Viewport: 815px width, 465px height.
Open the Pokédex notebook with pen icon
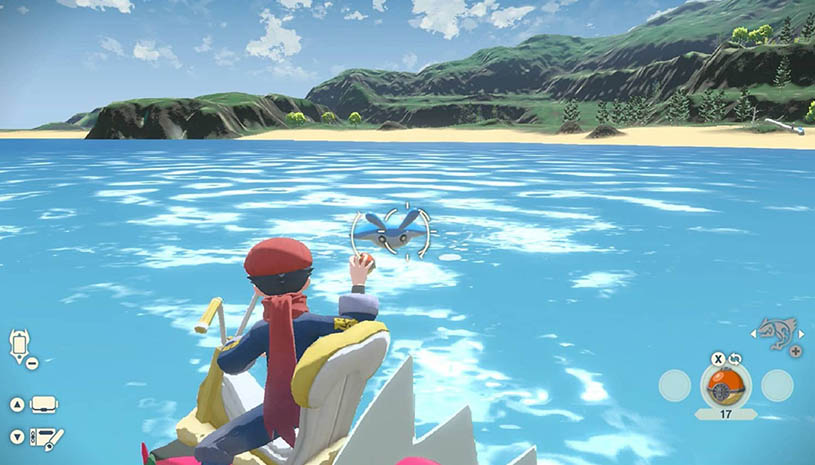coord(46,438)
